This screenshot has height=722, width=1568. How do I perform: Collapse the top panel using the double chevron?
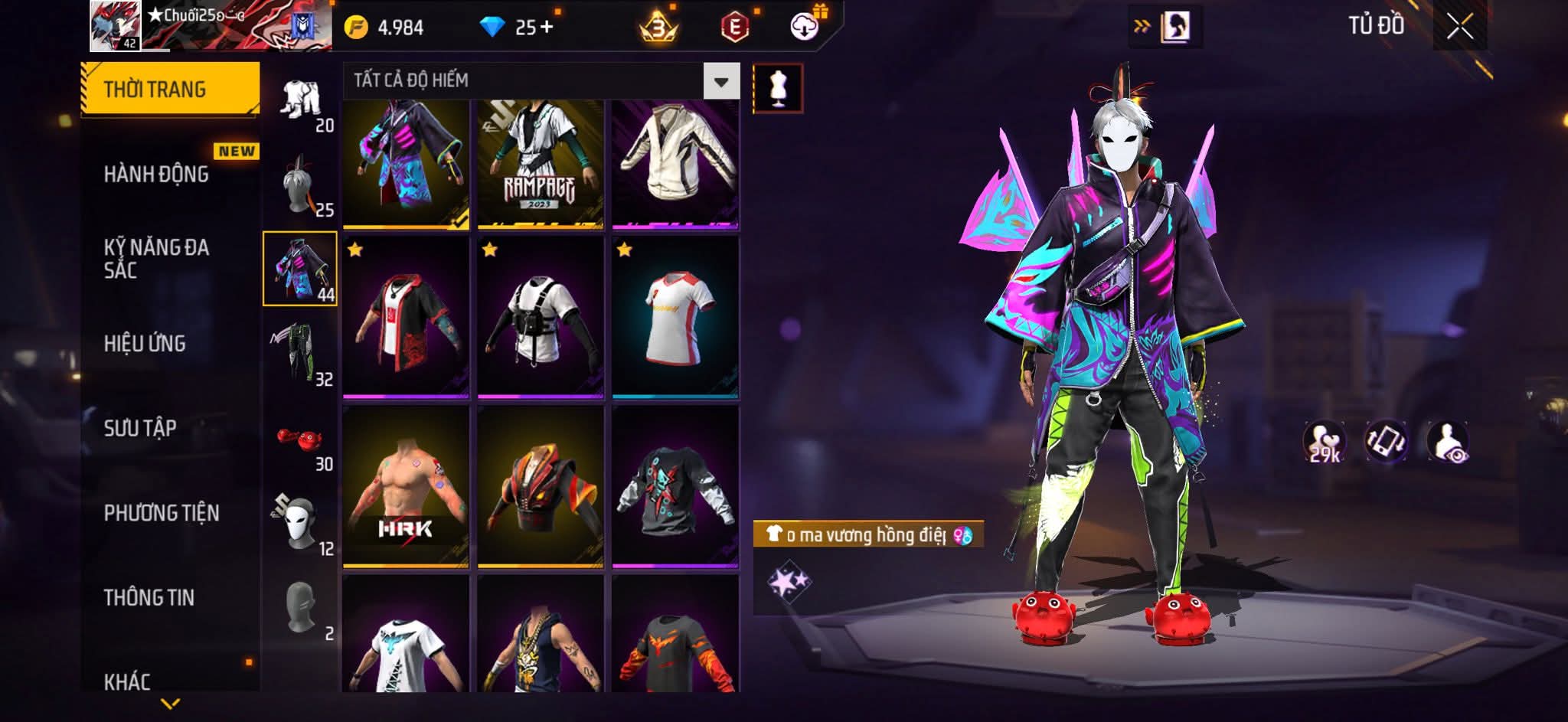tap(1141, 24)
